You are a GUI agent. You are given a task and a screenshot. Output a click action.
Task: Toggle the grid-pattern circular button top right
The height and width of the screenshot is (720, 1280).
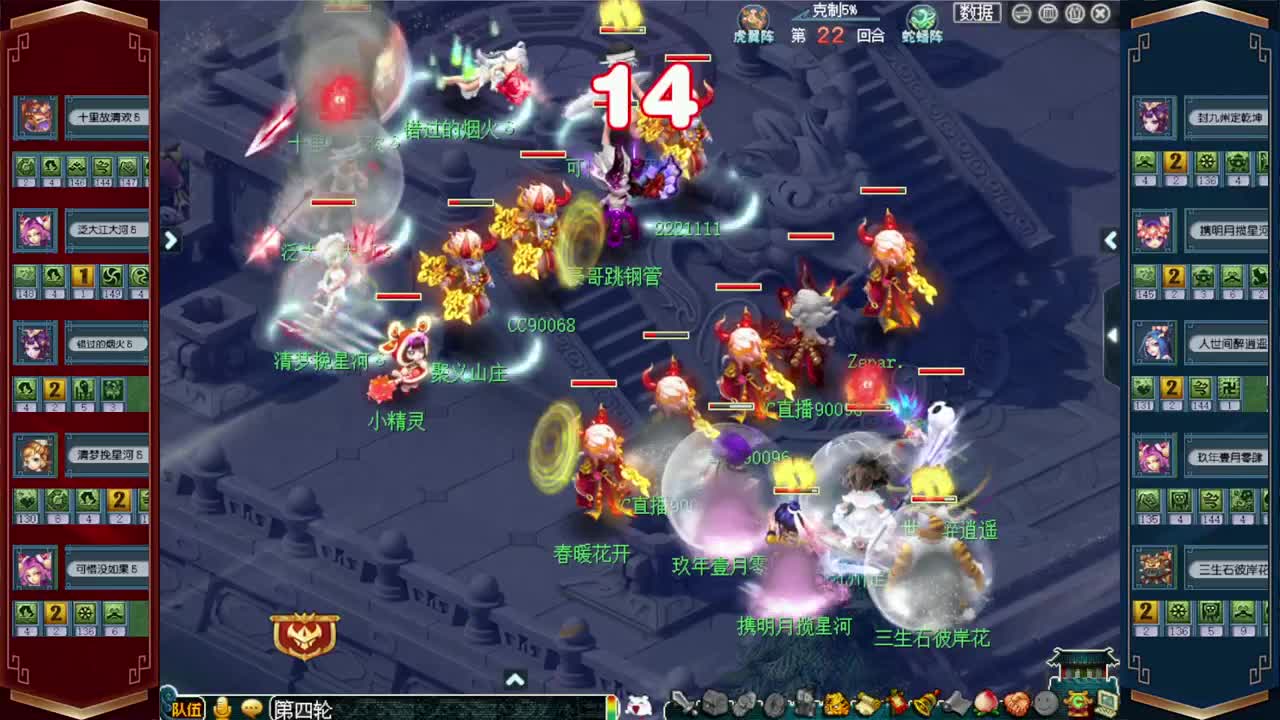(1046, 13)
